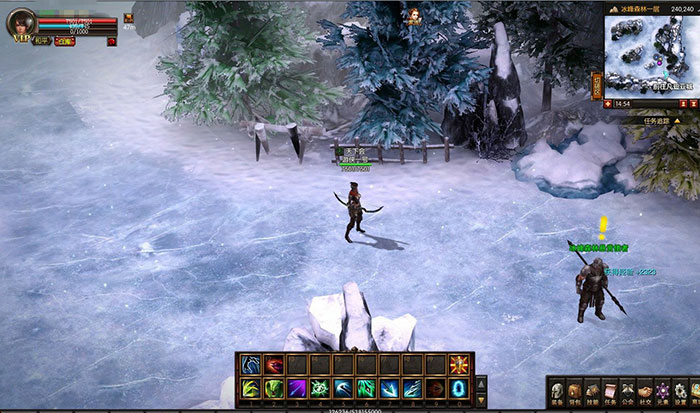Use the purple slash skill
Screen dimensions: 700x413
coord(296,388)
